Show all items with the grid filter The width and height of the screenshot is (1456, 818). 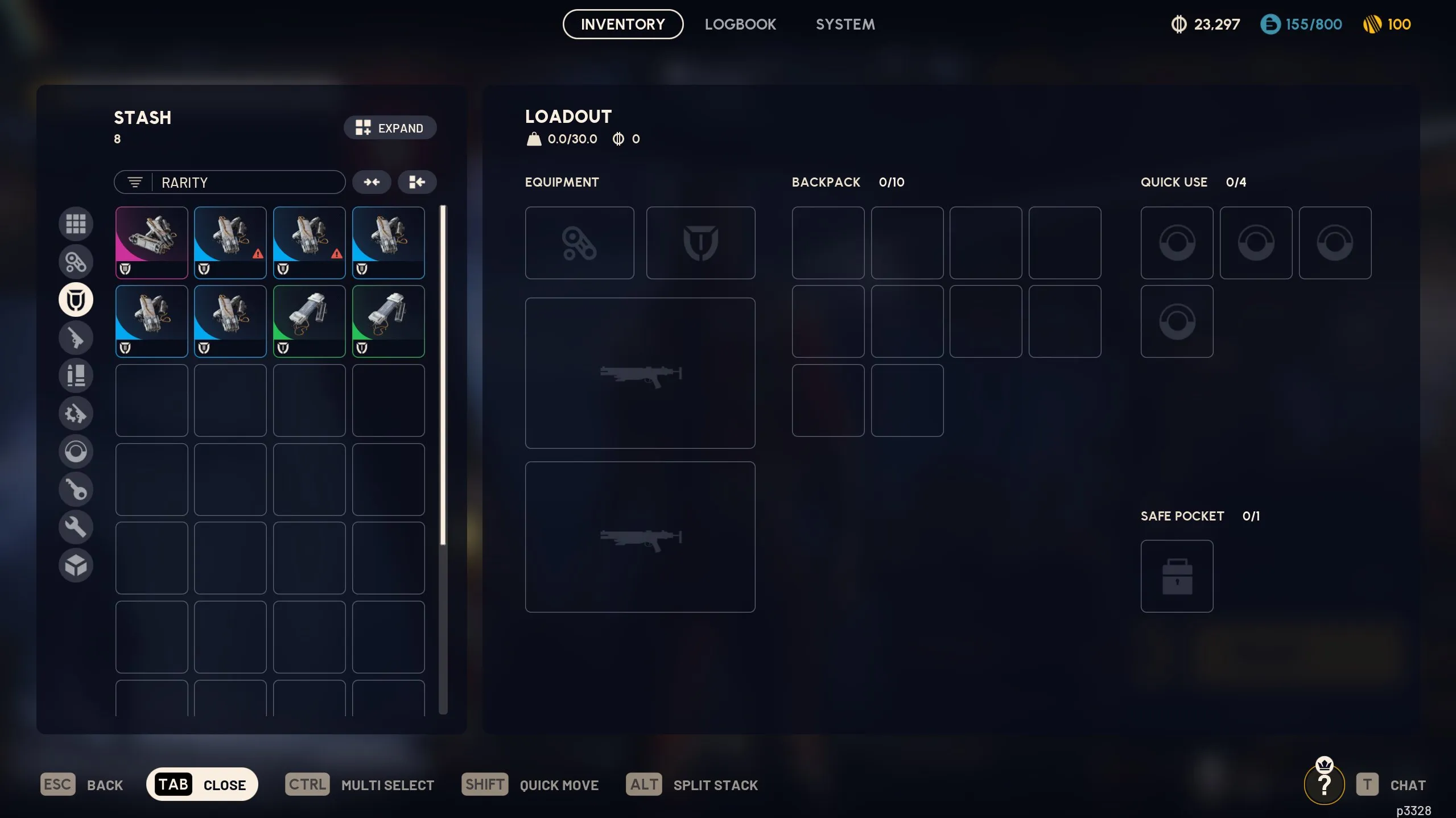click(76, 224)
